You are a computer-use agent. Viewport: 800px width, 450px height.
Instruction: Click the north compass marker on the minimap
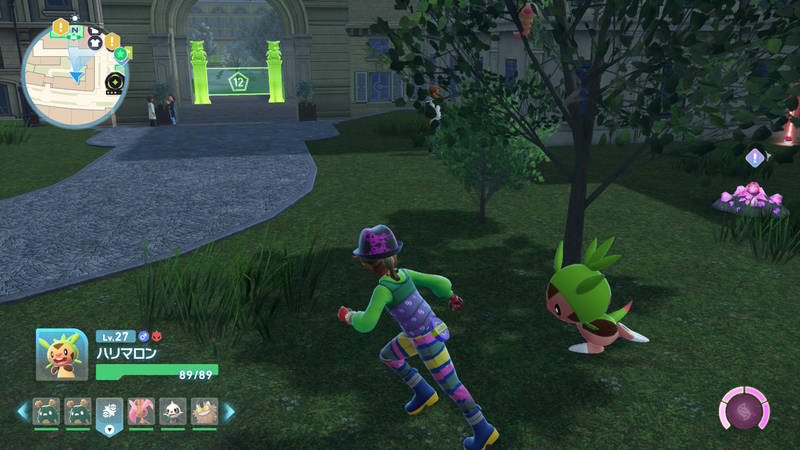point(74,31)
